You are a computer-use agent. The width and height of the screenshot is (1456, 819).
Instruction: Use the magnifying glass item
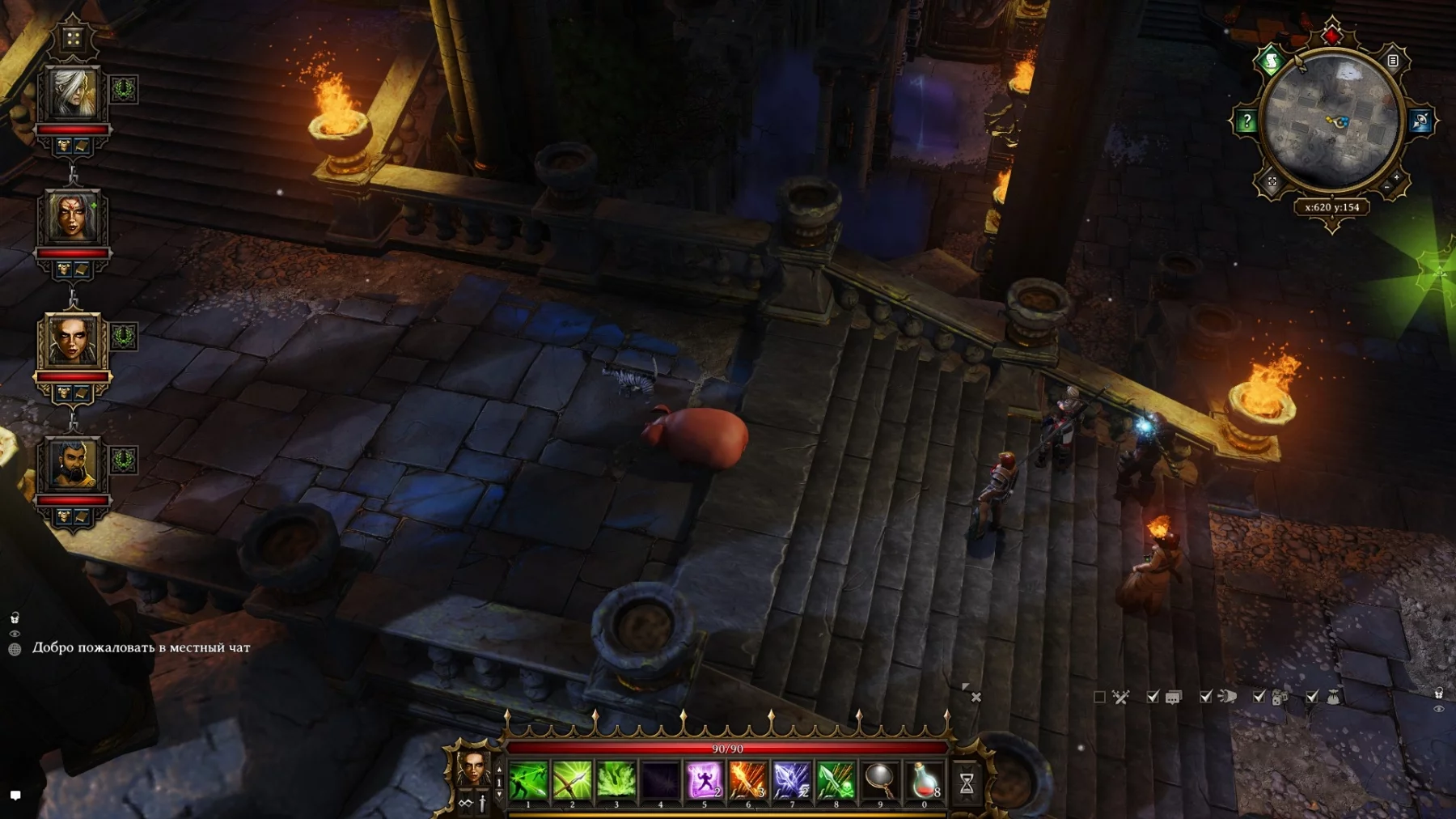tap(879, 781)
